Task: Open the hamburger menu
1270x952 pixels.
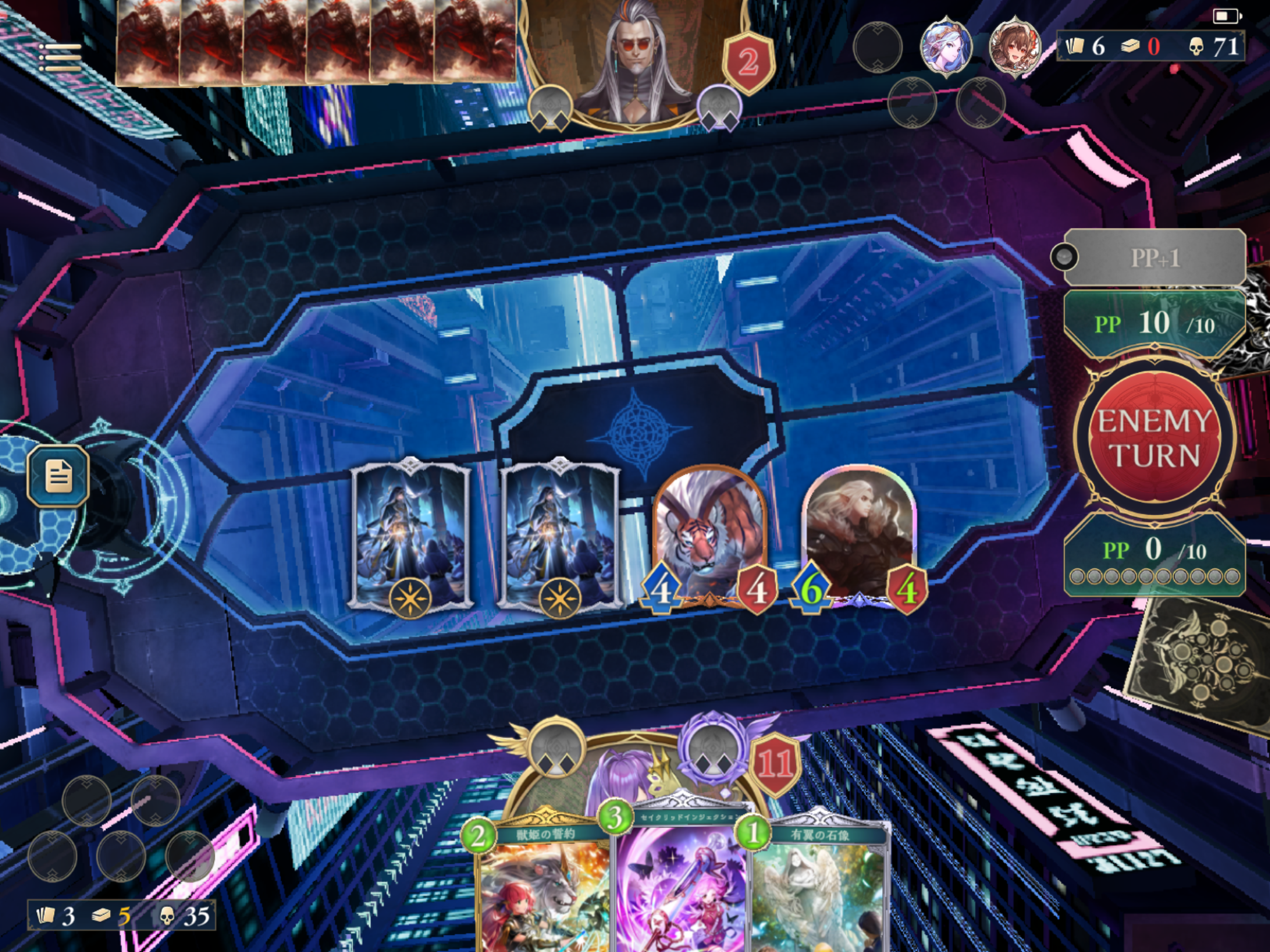Action: [x=59, y=58]
